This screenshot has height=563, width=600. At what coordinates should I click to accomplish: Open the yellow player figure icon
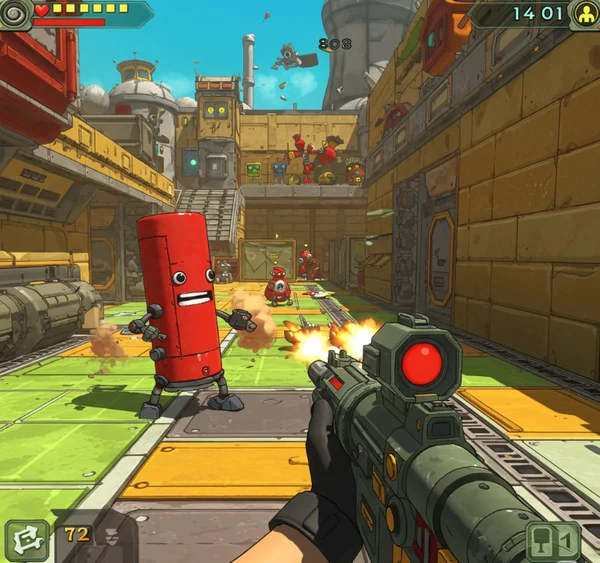coord(584,14)
